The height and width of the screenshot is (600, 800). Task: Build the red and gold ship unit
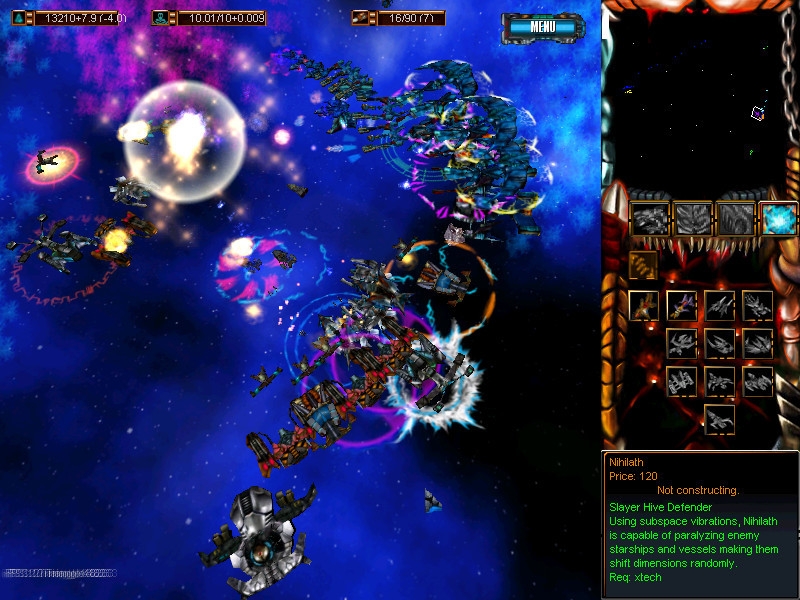click(x=643, y=306)
